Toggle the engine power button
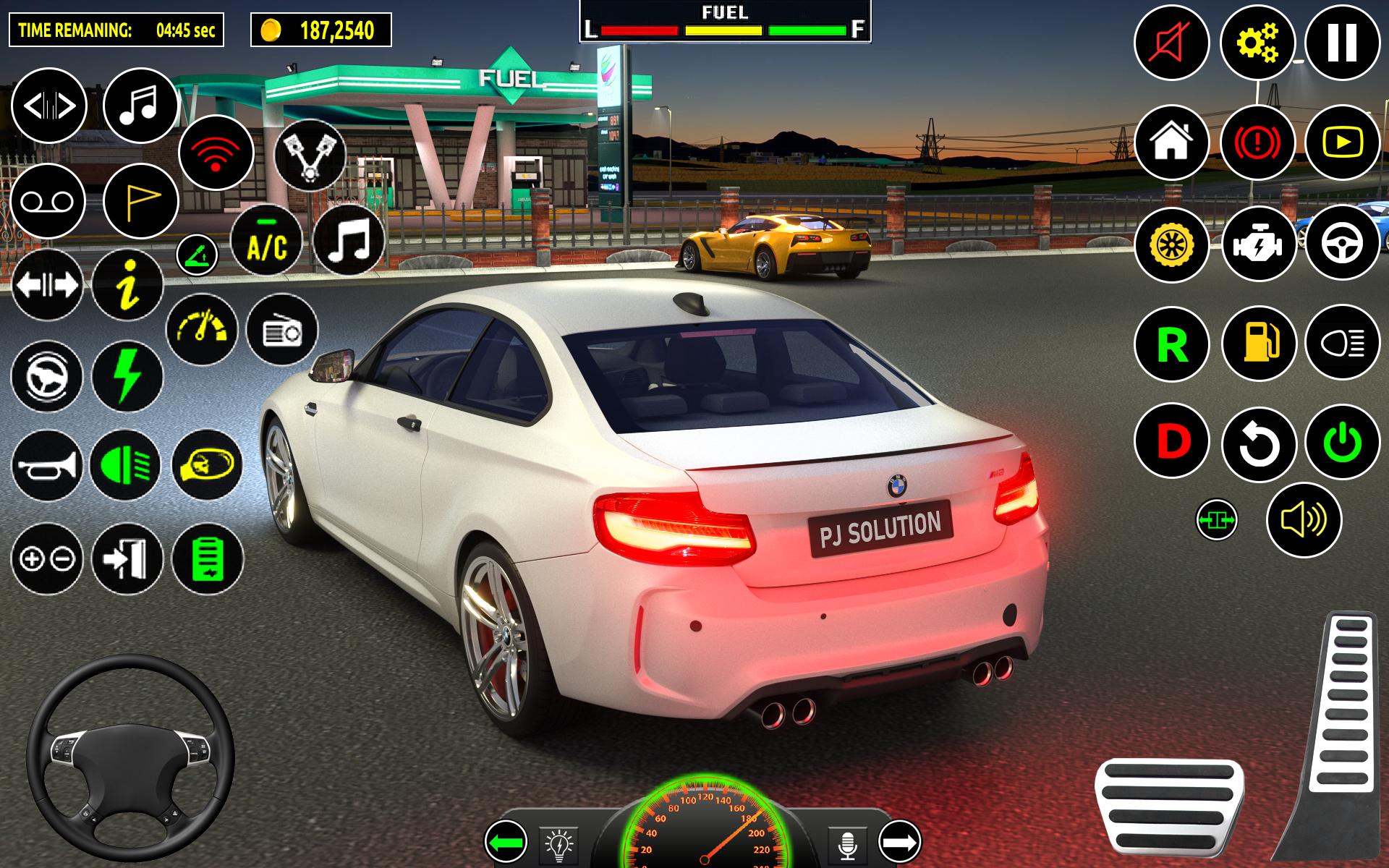Viewport: 1389px width, 868px height. [1342, 442]
